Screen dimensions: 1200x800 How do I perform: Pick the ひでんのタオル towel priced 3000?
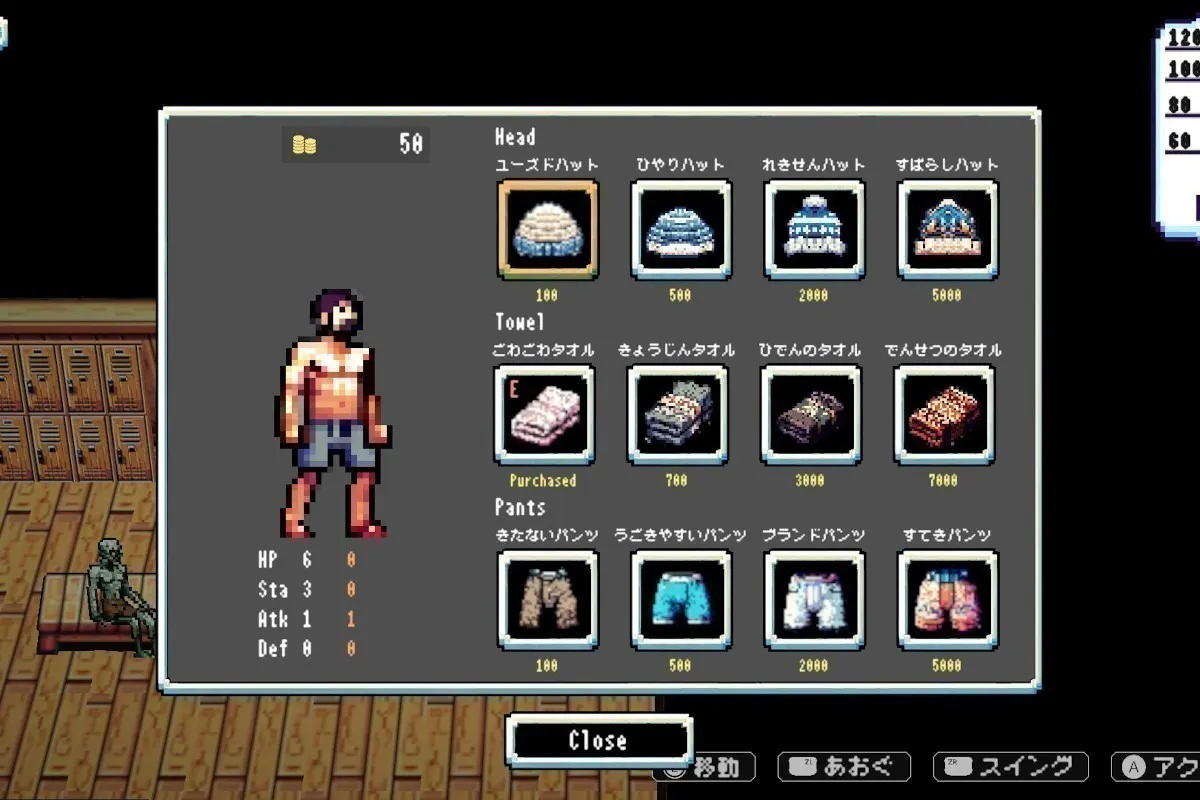pyautogui.click(x=811, y=415)
